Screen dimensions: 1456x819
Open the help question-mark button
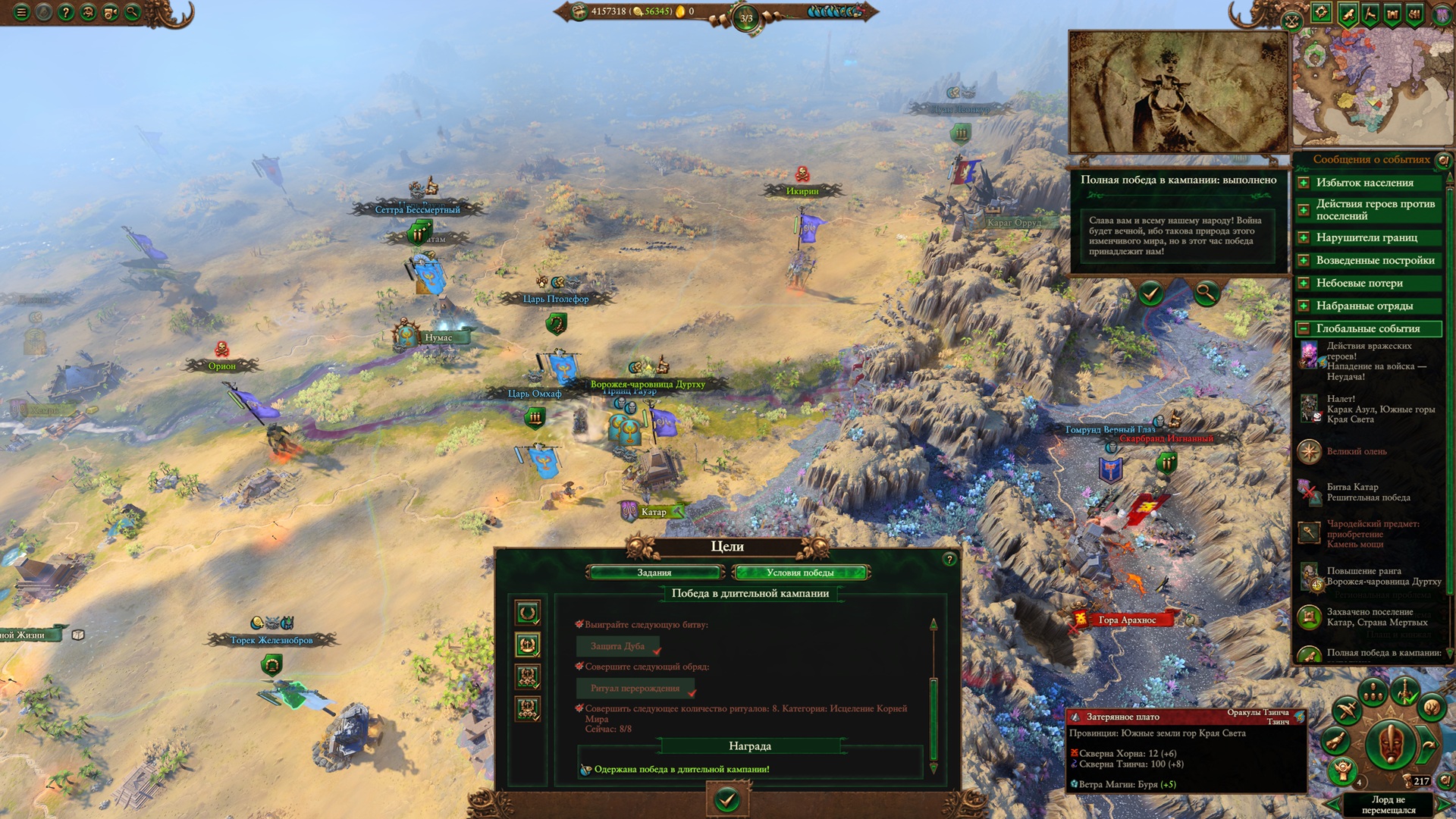(66, 12)
